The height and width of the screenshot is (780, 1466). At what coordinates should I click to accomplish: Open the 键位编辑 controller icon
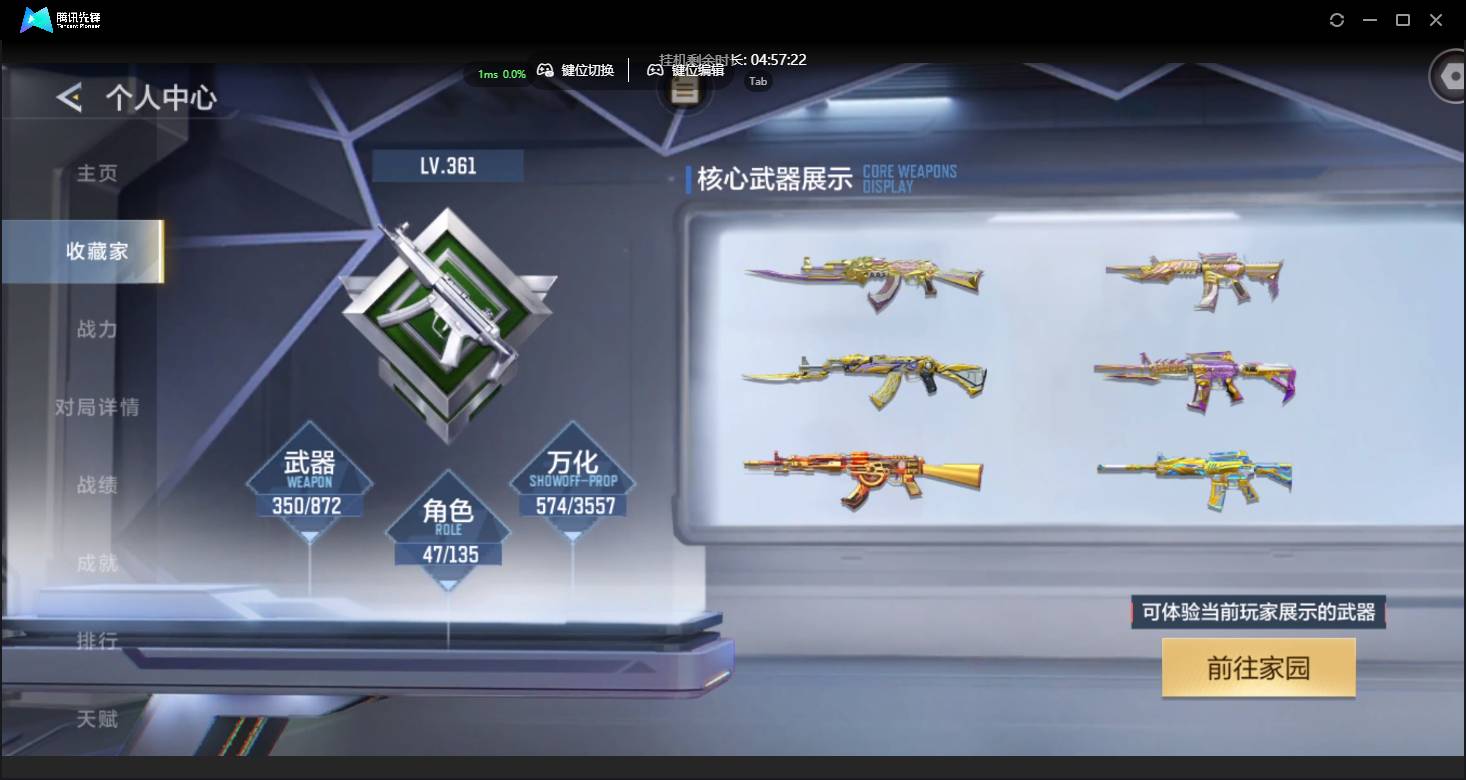pos(655,70)
